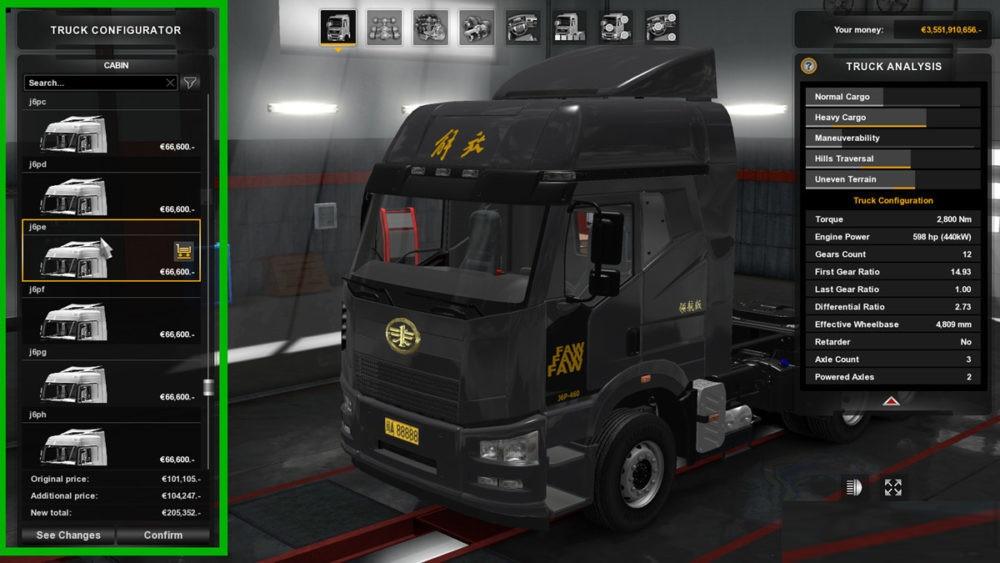This screenshot has height=563, width=1000.
Task: Click into the cabin Search field
Action: pyautogui.click(x=93, y=83)
